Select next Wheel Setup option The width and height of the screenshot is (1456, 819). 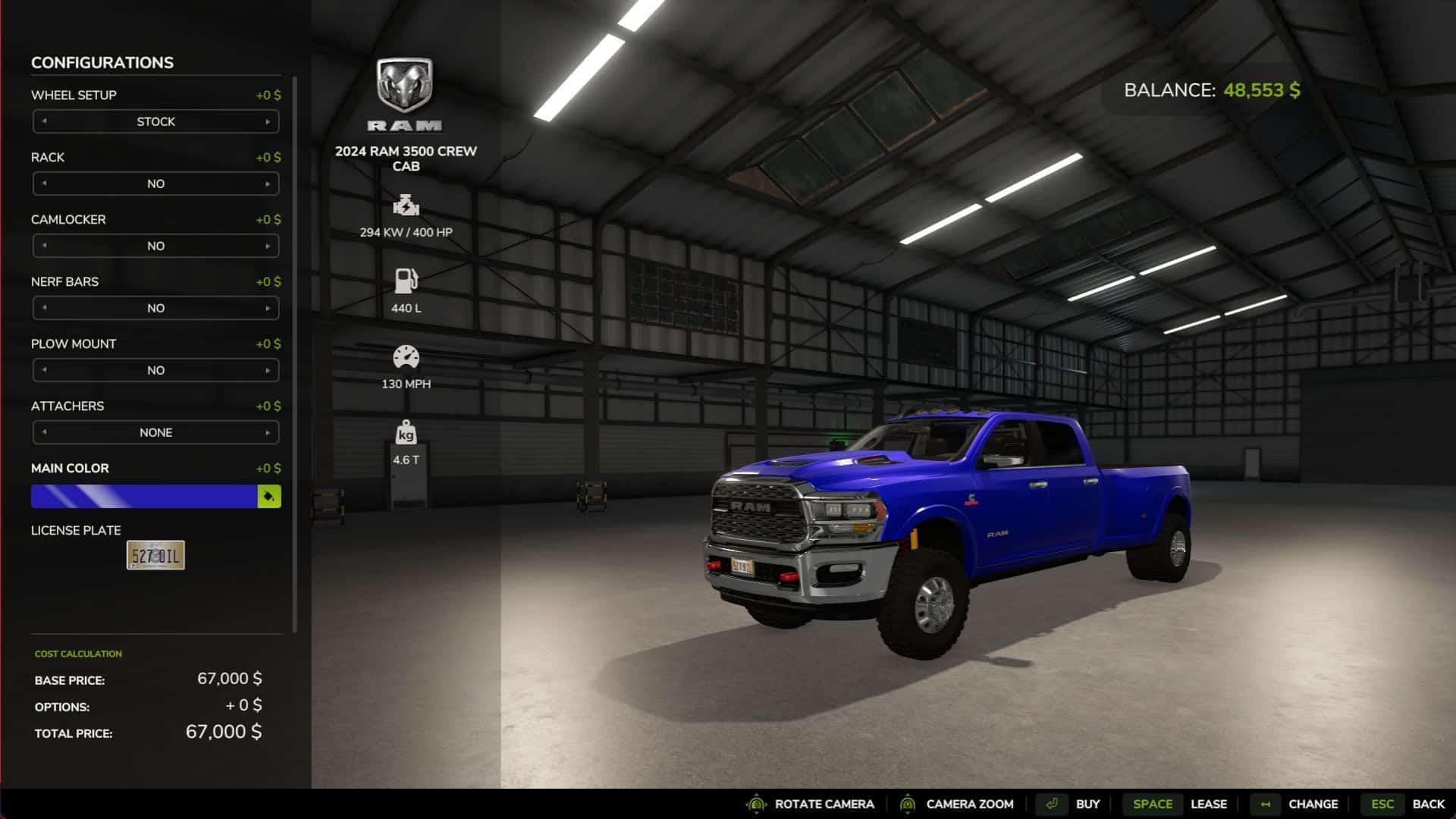coord(268,121)
